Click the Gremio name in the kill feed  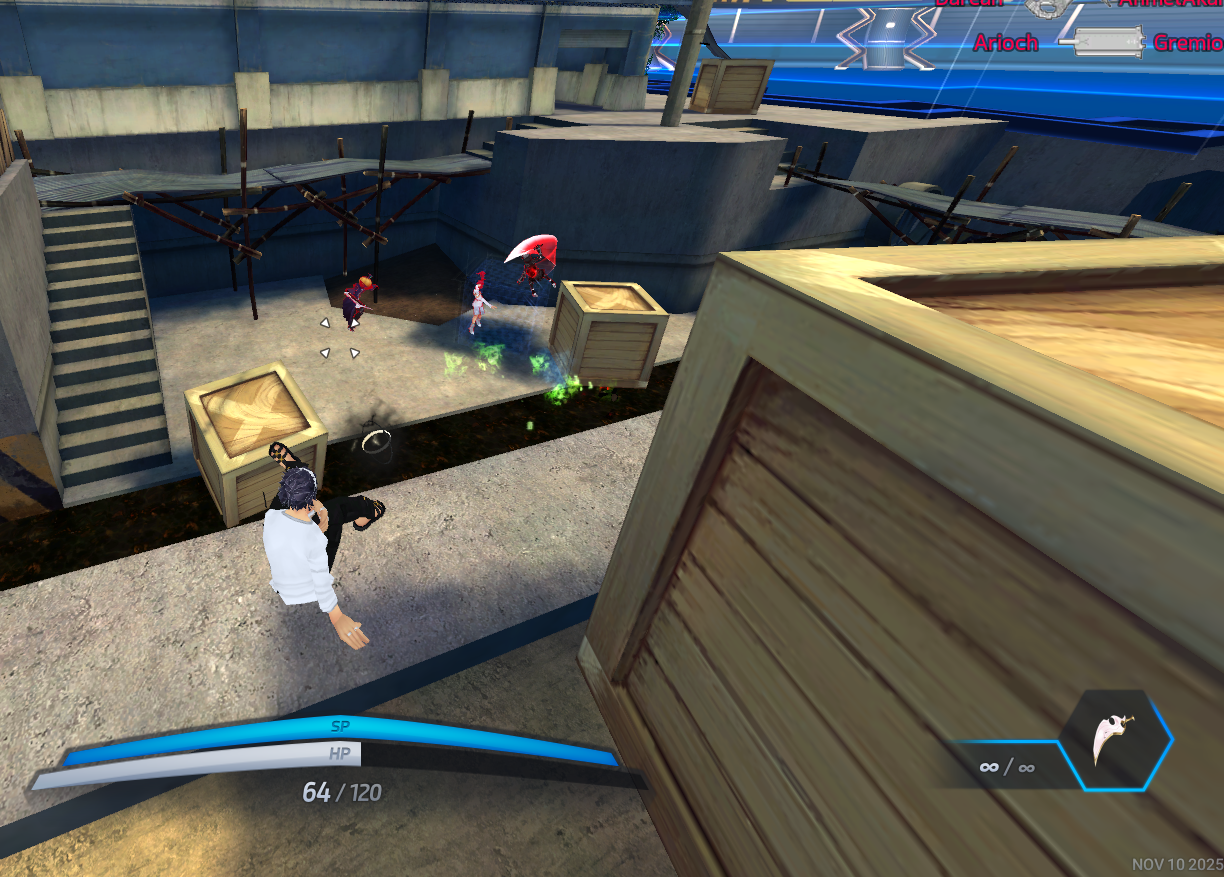pos(1188,43)
